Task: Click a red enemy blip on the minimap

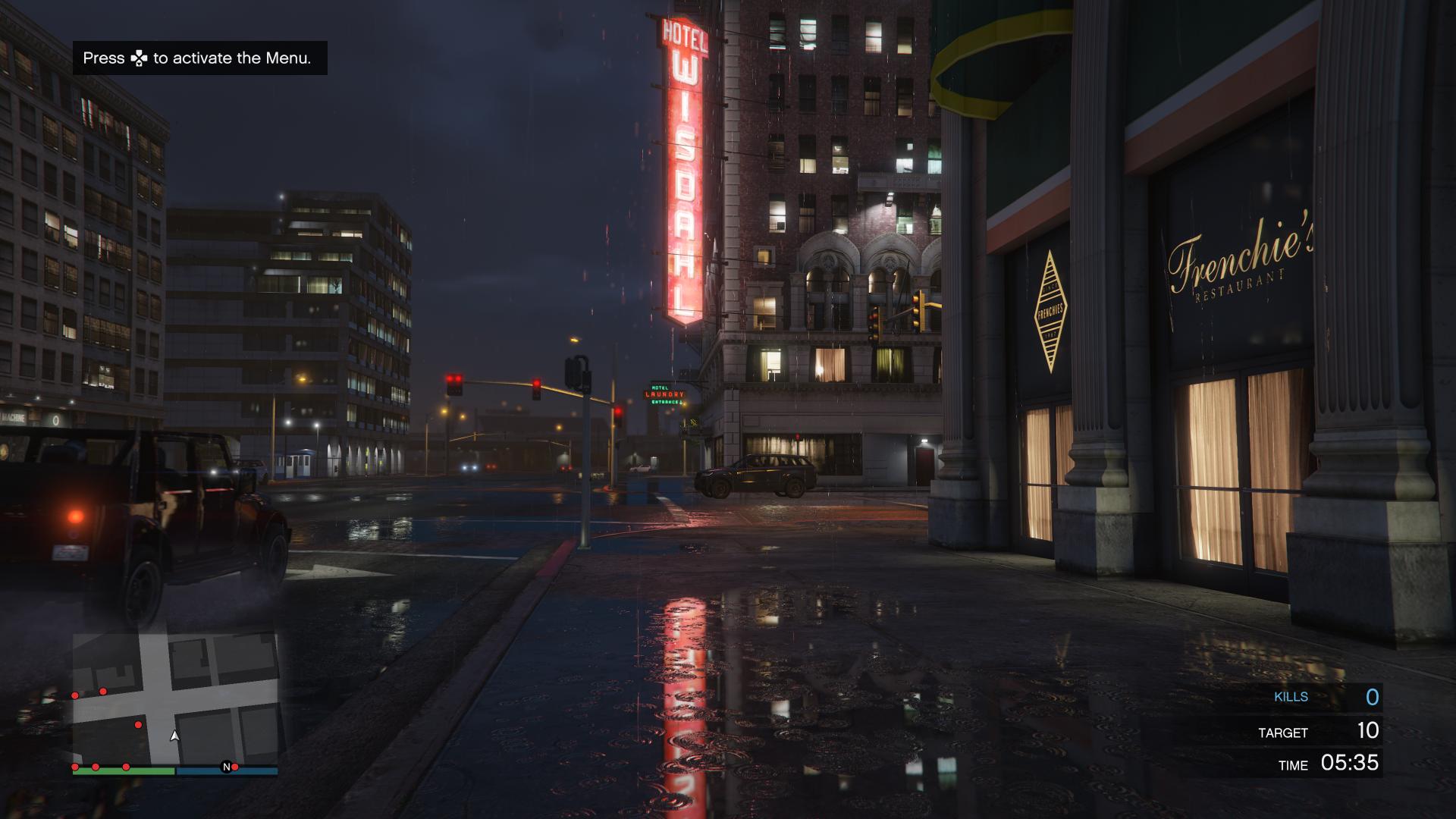Action: (138, 724)
